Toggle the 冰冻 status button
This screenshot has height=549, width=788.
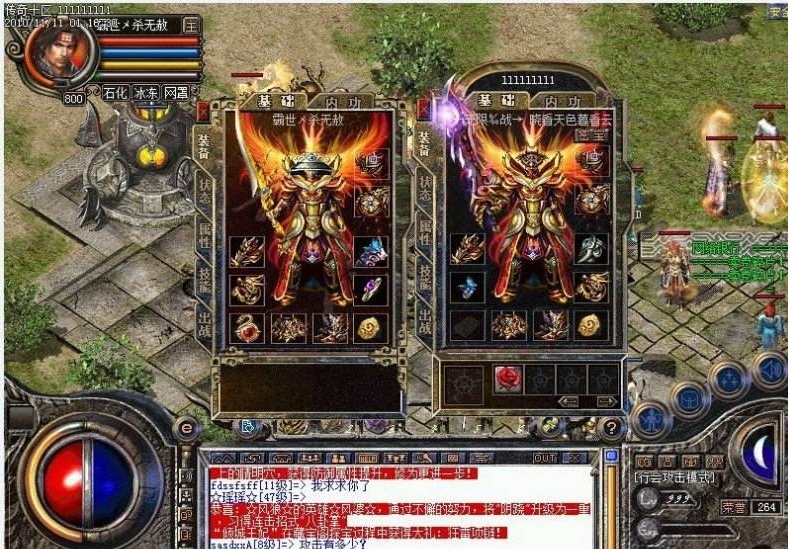click(x=146, y=92)
